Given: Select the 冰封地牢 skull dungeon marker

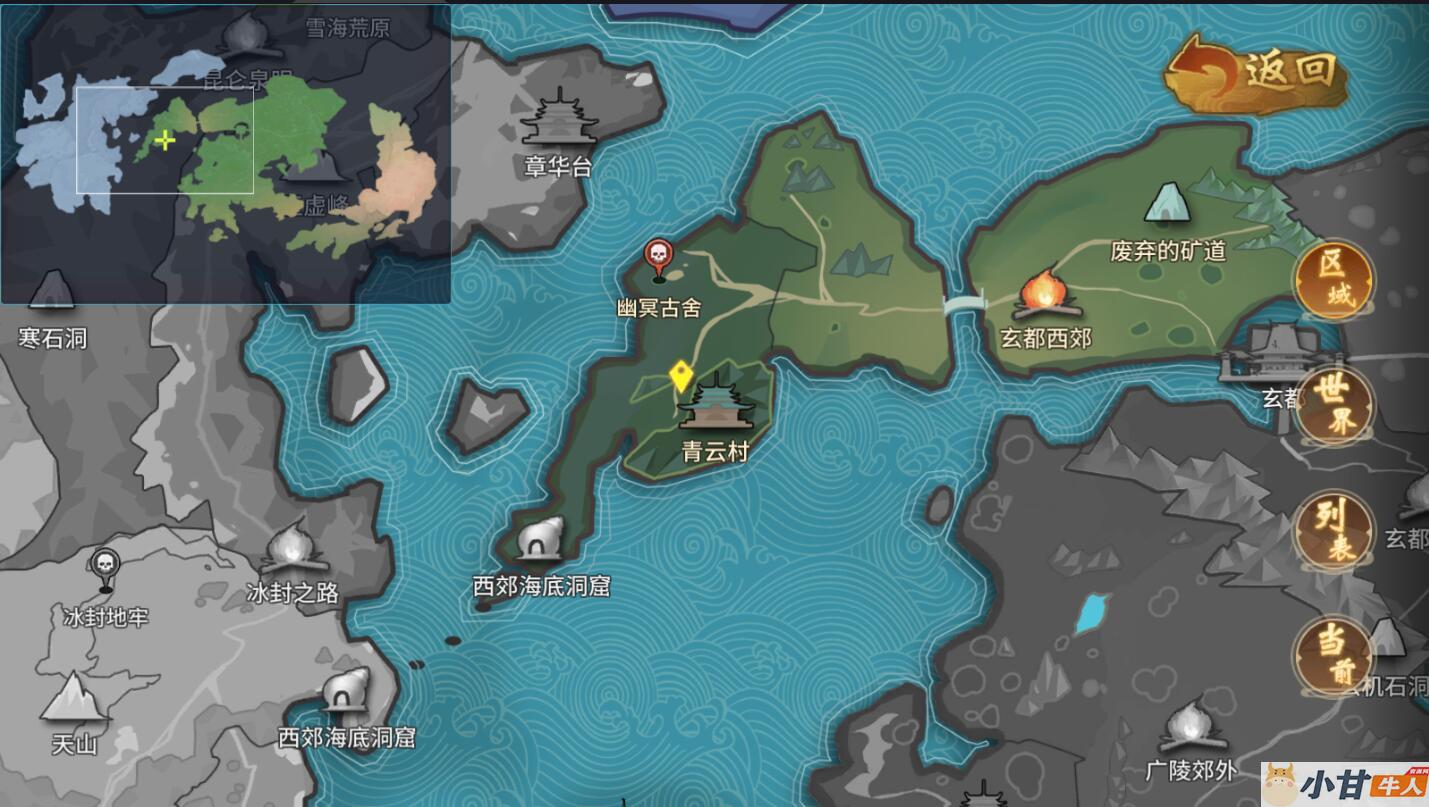Looking at the screenshot, I should coord(105,570).
